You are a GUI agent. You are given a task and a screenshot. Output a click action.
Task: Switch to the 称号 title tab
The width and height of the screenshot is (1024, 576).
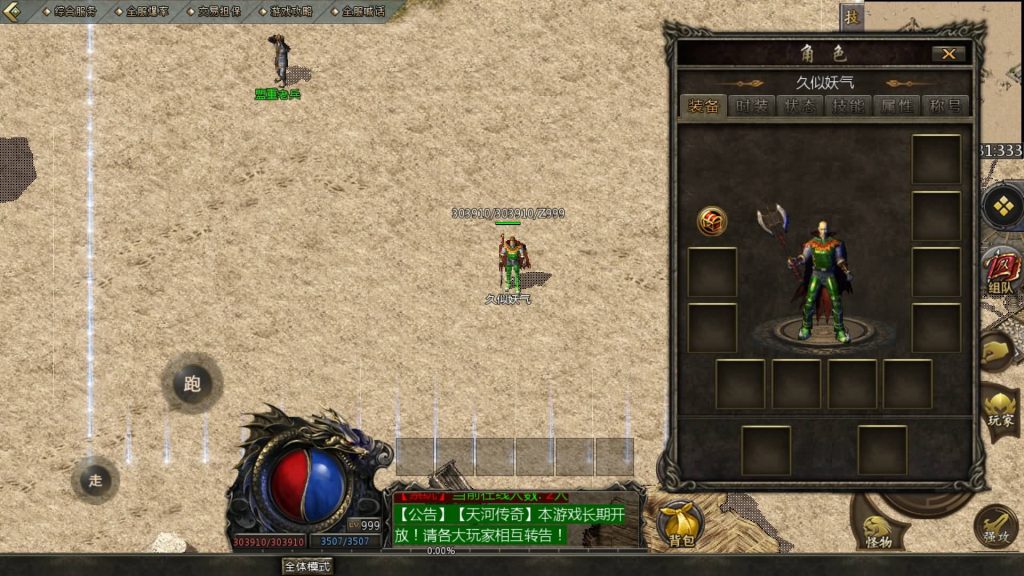944,107
